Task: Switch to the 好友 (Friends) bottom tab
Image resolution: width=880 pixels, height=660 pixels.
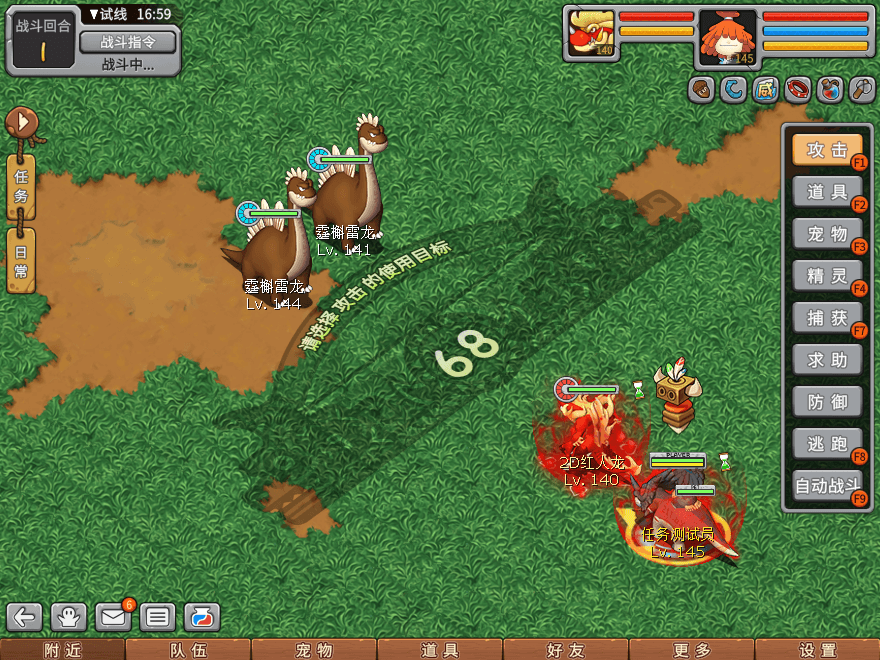Action: [x=565, y=650]
